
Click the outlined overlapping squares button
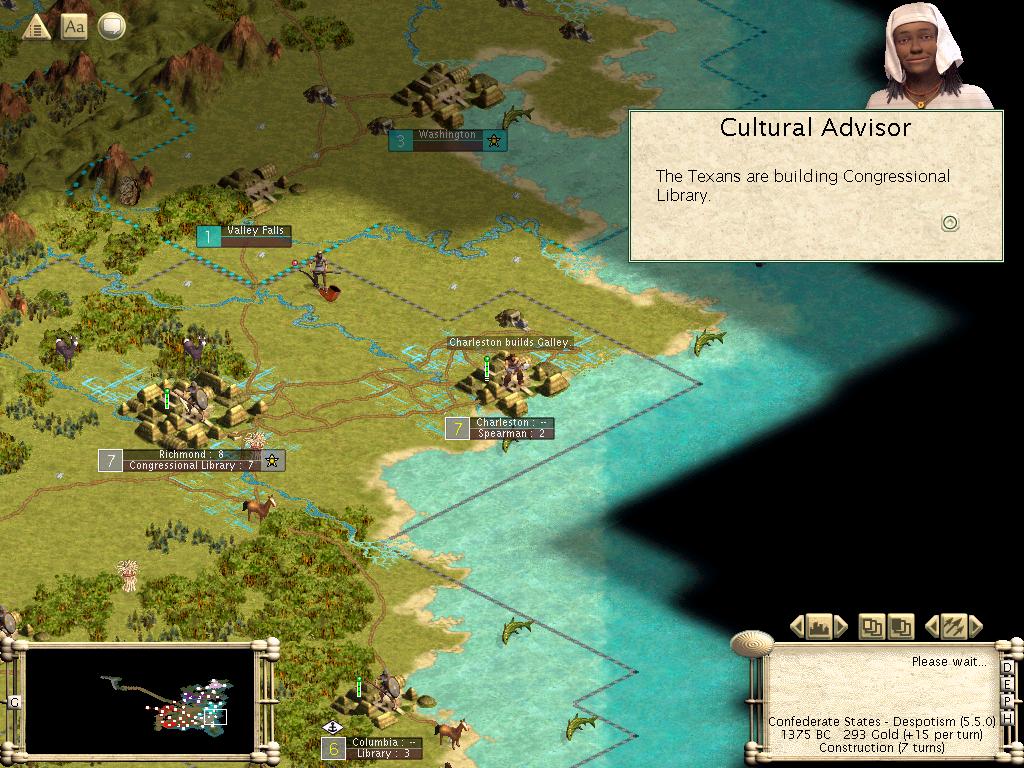click(x=872, y=627)
